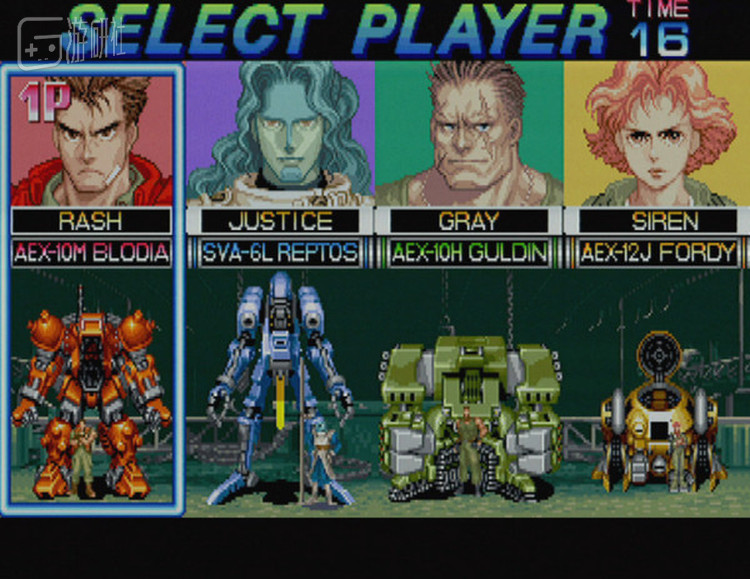Choose the GRAY name plate
This screenshot has width=750, height=579.
(x=469, y=221)
